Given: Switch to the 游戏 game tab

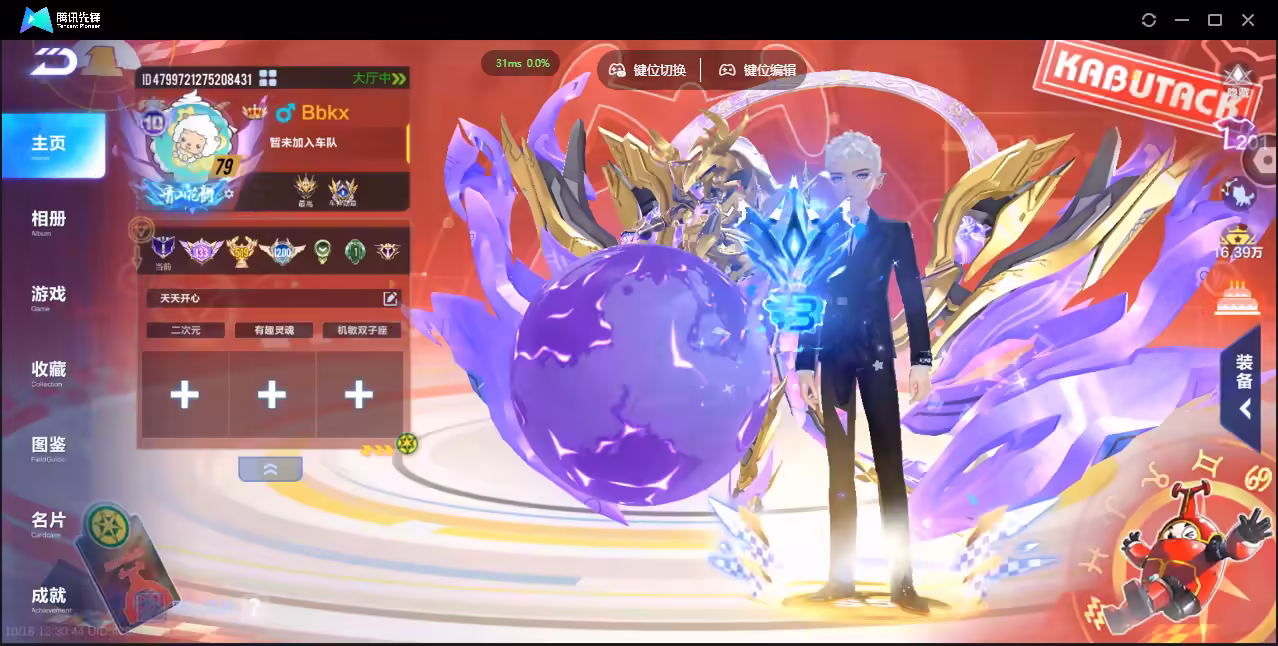Looking at the screenshot, I should click(x=48, y=295).
